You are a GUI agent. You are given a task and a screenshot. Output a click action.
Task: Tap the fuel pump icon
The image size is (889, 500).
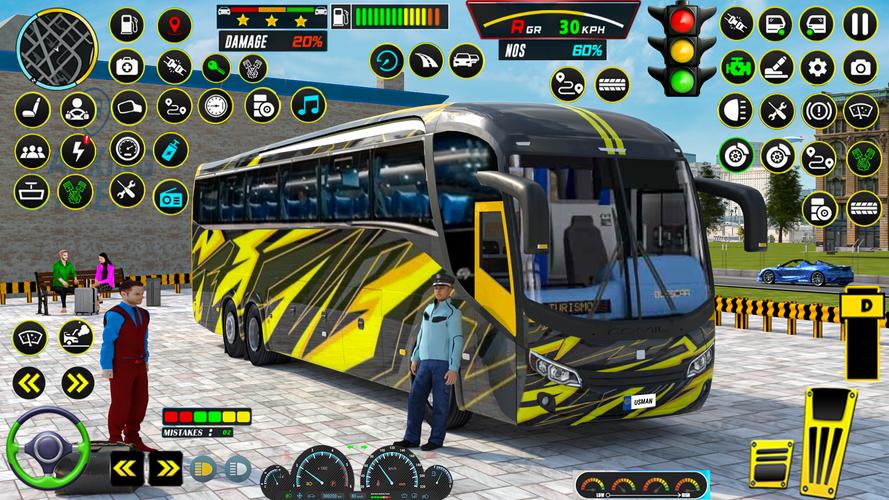coord(127,24)
